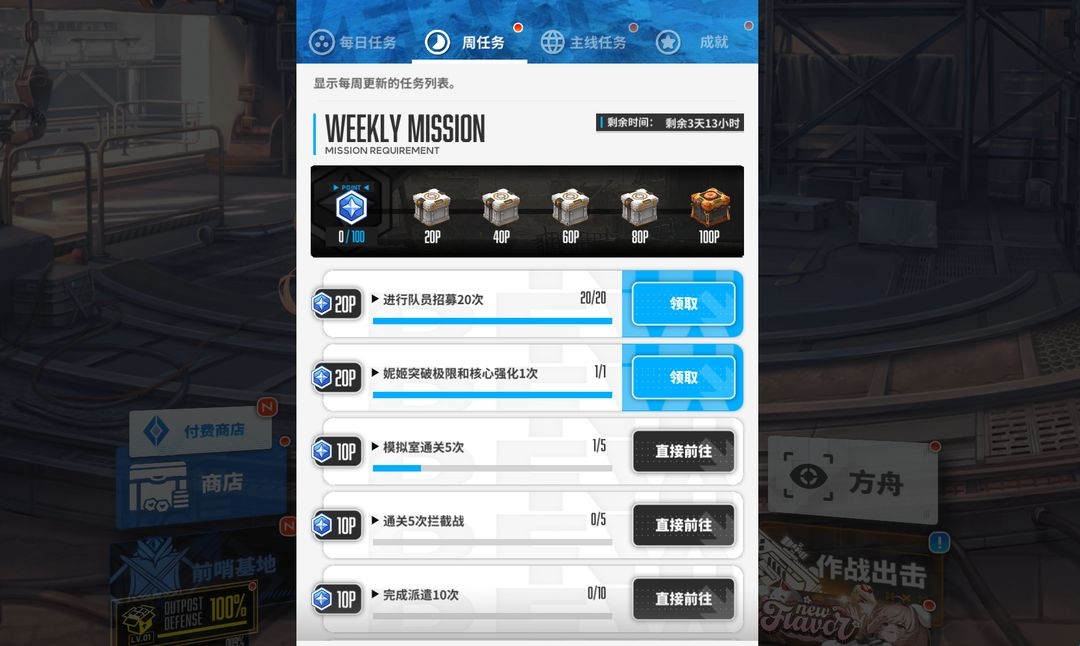Claim reward for 妮姬突破极限和核心强化1次 mission
The width and height of the screenshot is (1080, 646).
point(684,378)
